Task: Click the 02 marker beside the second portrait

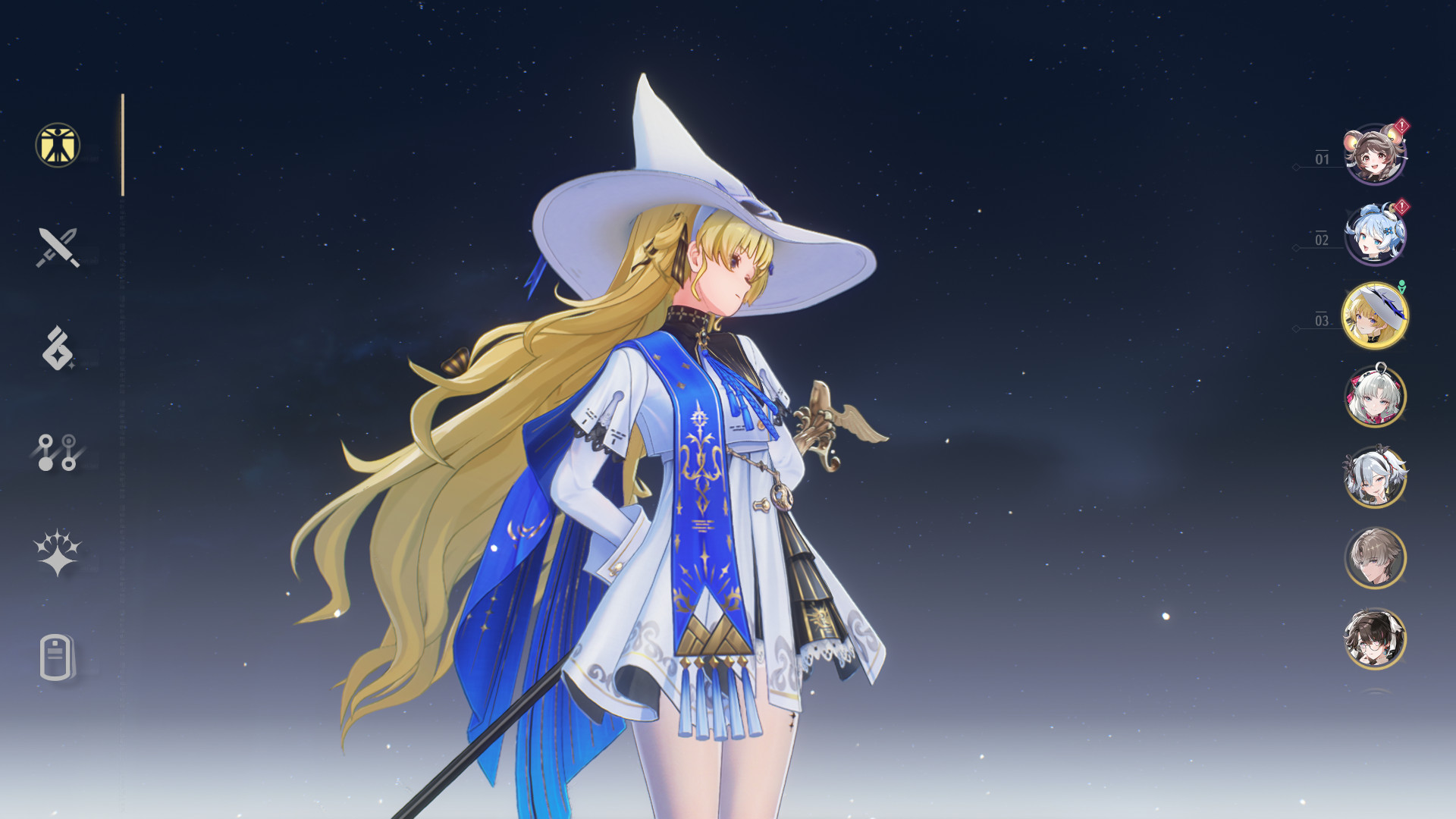Action: coord(1323,241)
